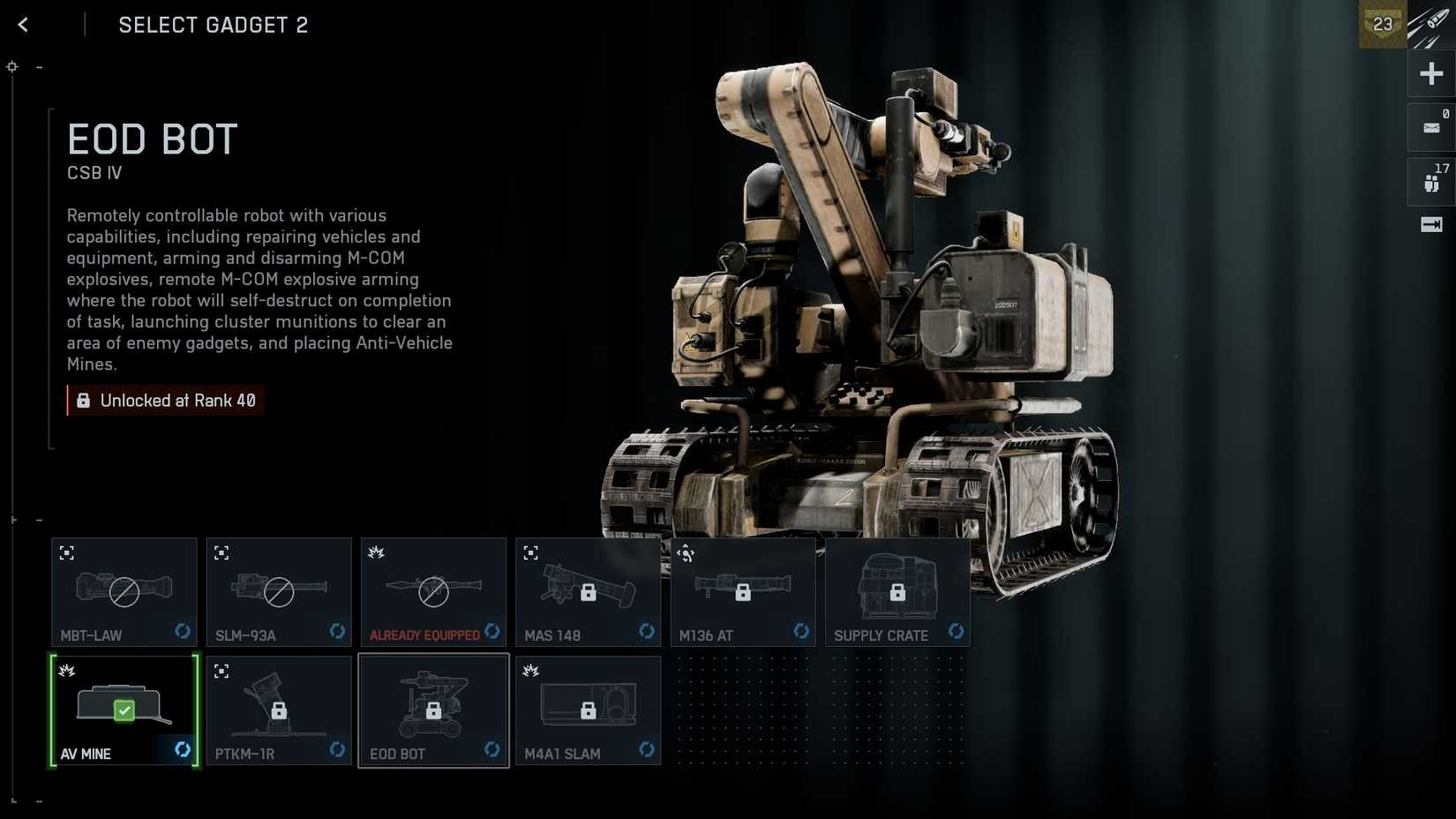Select the M4A1 SLAM gadget
This screenshot has height=819, width=1456.
pyautogui.click(x=588, y=710)
